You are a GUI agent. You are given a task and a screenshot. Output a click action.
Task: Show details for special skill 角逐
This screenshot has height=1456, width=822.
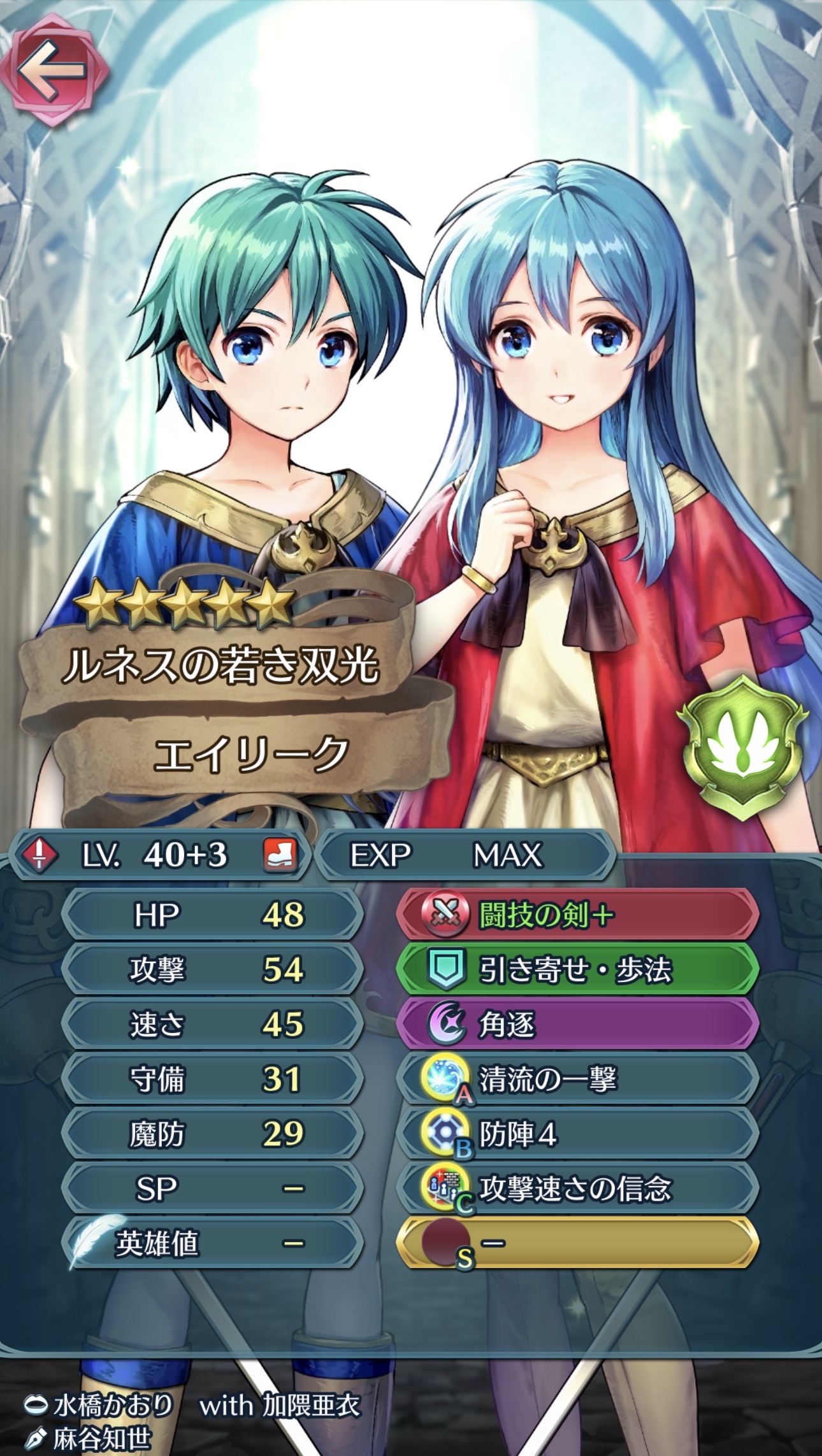point(577,1025)
